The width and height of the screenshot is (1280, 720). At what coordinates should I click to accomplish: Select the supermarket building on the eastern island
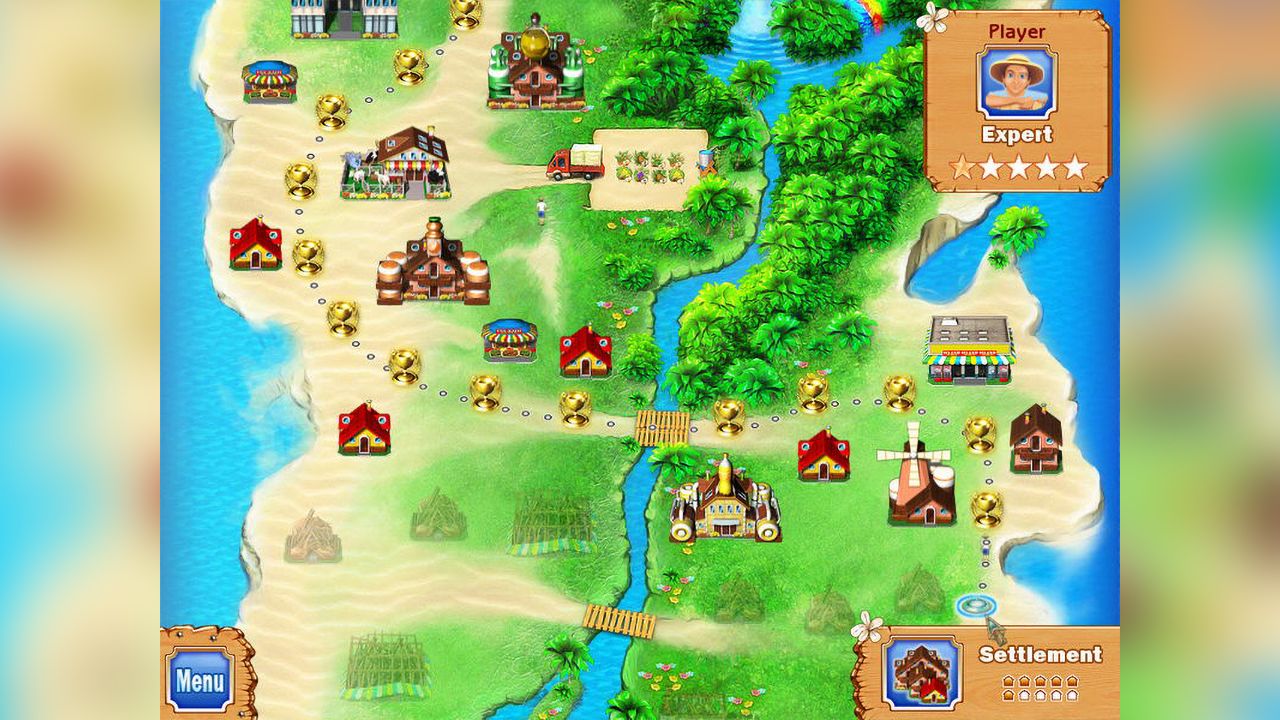(x=968, y=350)
